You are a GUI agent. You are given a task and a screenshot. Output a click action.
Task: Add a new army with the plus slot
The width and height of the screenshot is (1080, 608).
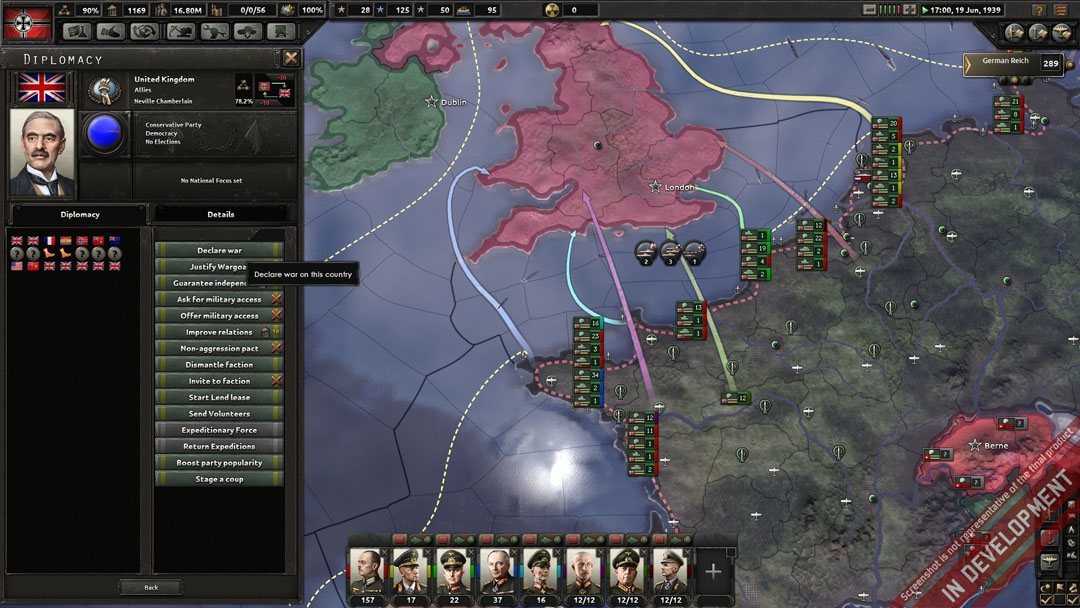713,571
